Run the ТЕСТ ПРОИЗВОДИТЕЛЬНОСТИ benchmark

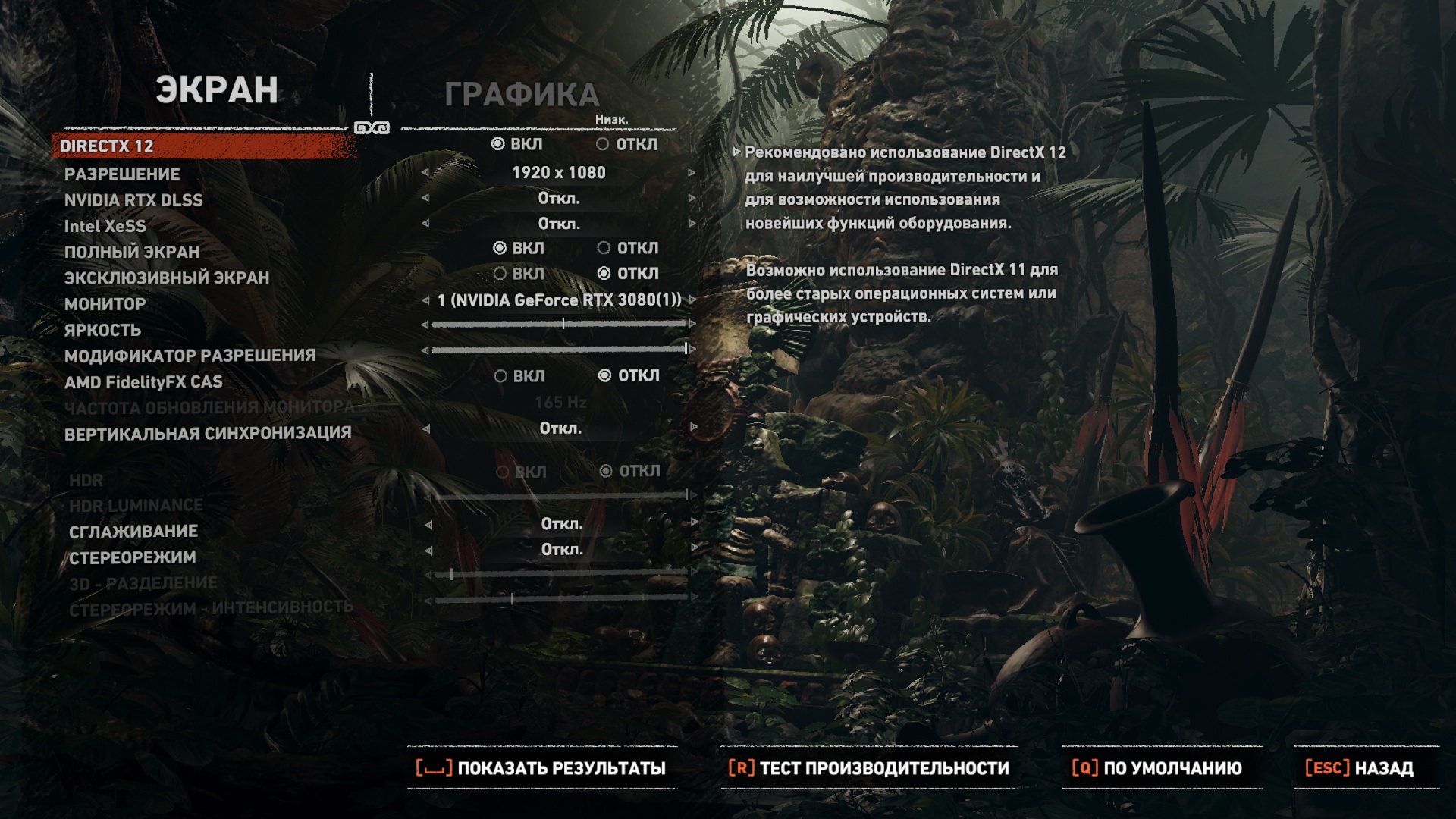coord(869,768)
